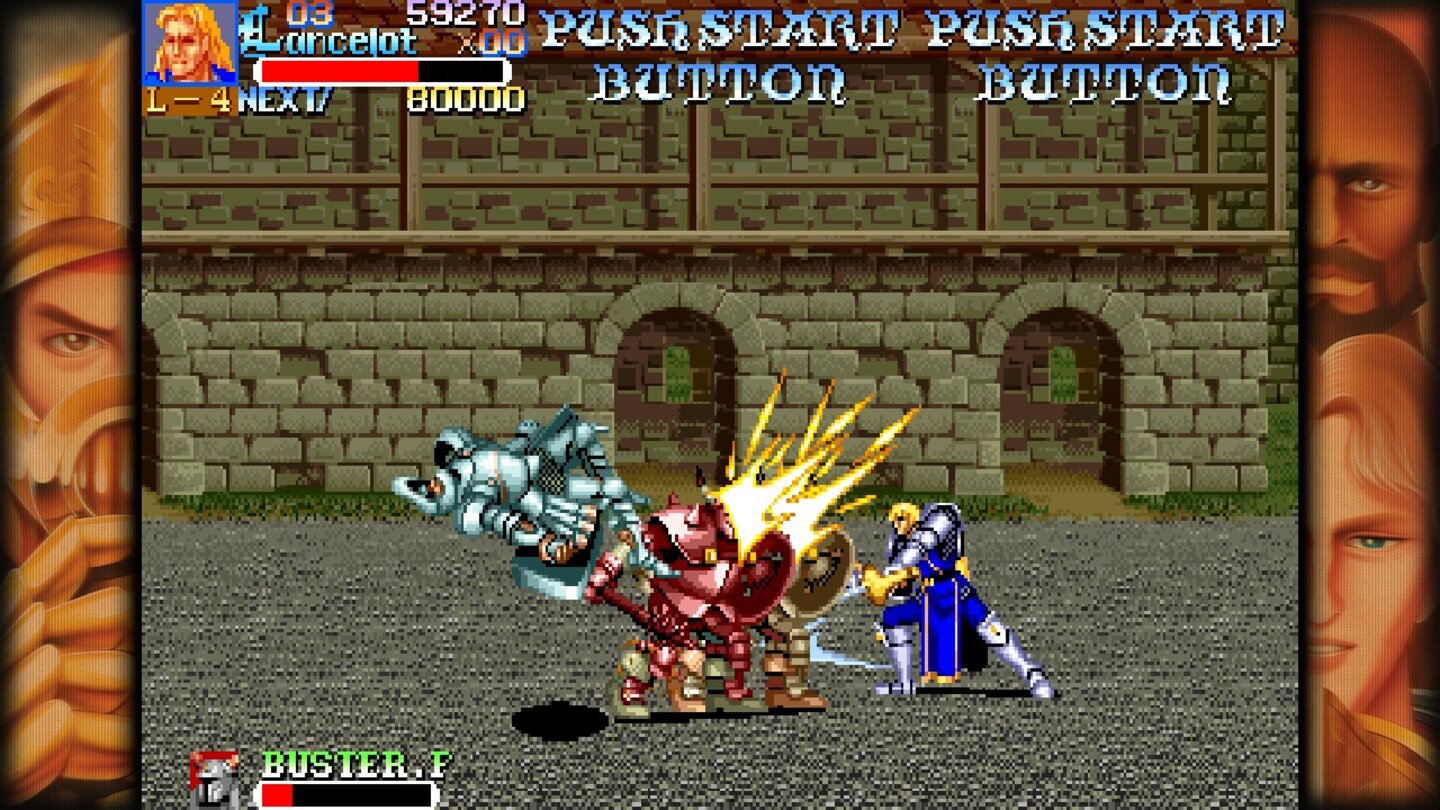This screenshot has width=1440, height=810.
Task: Click Lancelot's red health bar
Action: 340,70
